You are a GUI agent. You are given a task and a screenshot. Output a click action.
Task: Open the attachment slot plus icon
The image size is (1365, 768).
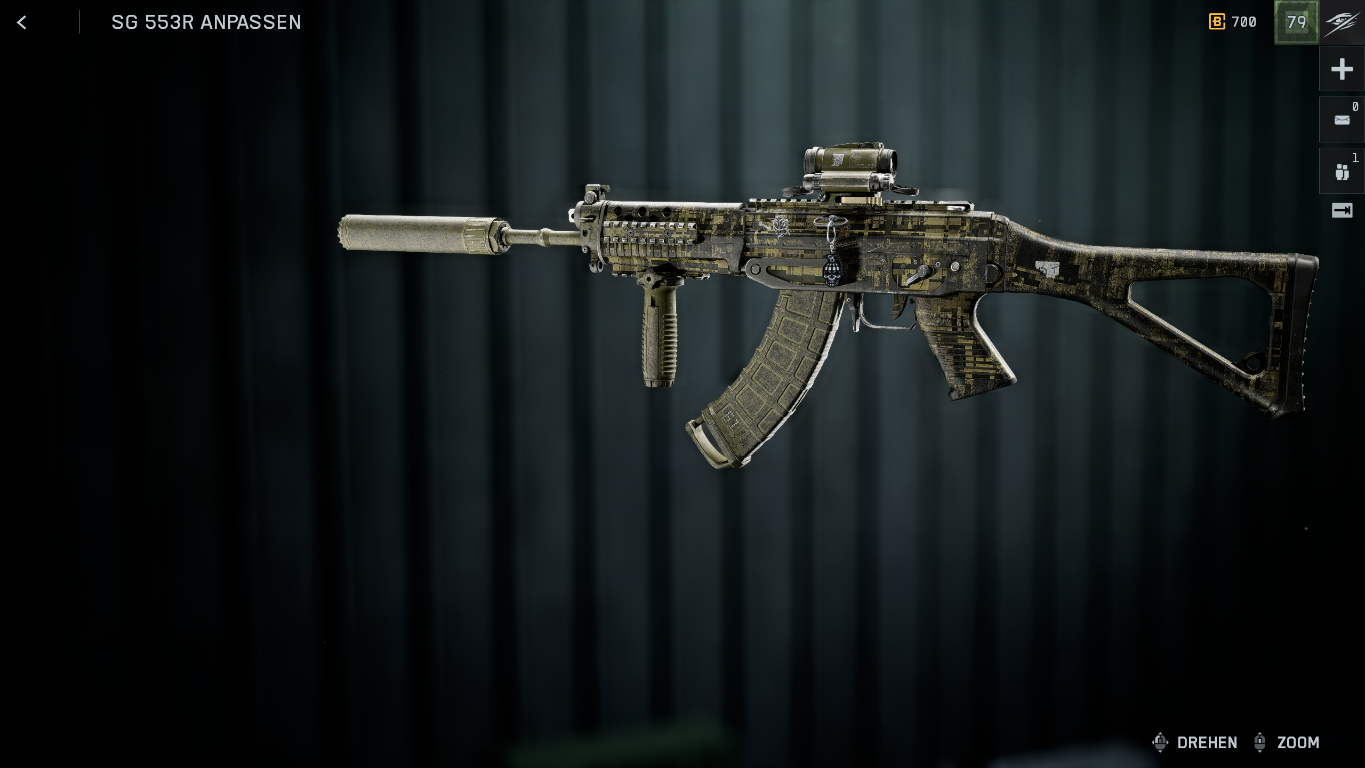pyautogui.click(x=1342, y=68)
